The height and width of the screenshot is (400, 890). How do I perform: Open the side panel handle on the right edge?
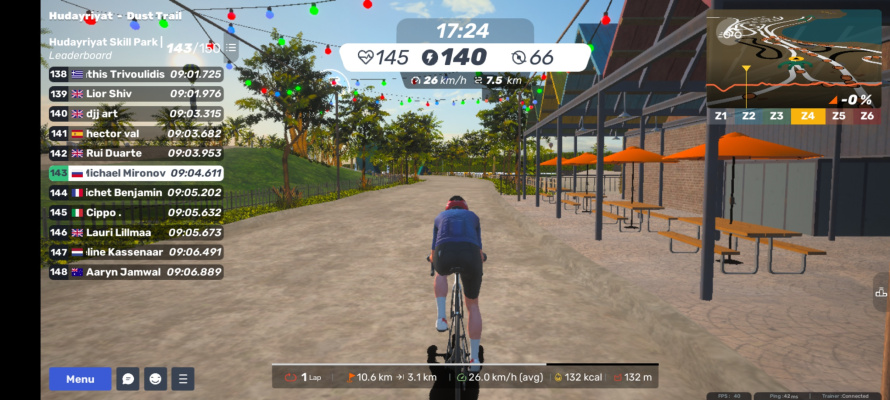(x=881, y=293)
